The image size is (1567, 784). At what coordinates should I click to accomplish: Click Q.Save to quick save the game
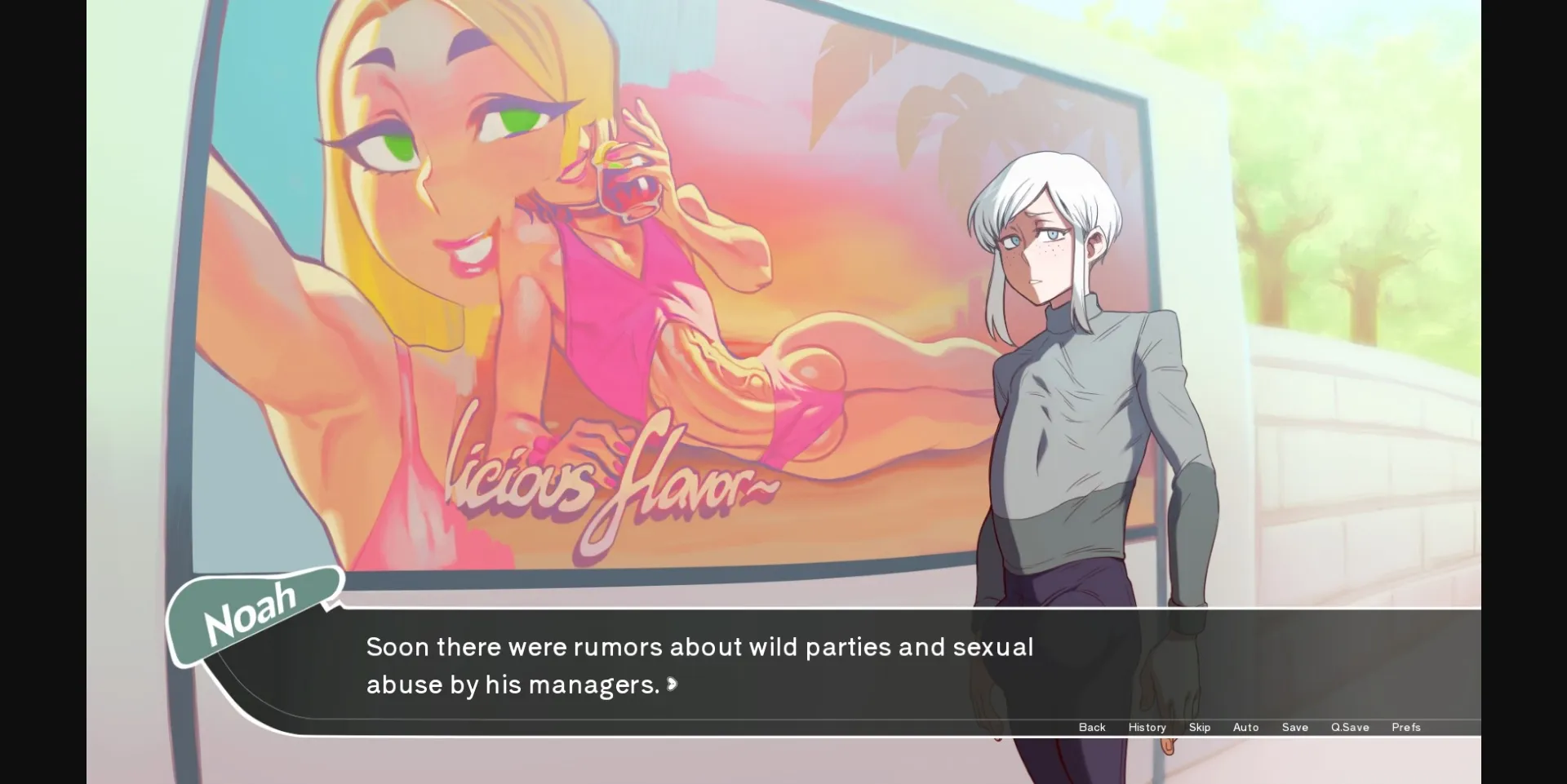1349,727
